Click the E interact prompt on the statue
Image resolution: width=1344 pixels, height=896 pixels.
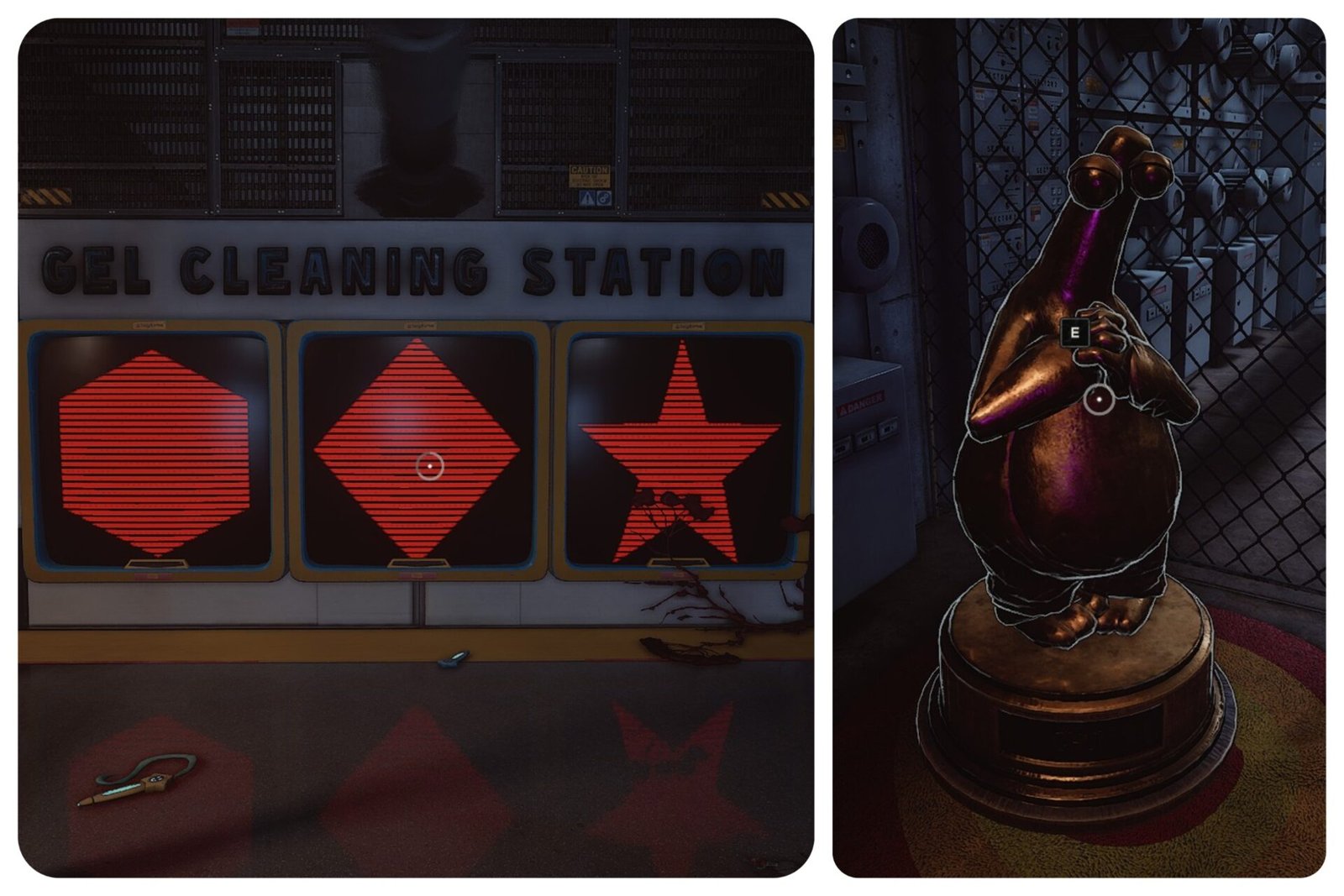[1074, 333]
